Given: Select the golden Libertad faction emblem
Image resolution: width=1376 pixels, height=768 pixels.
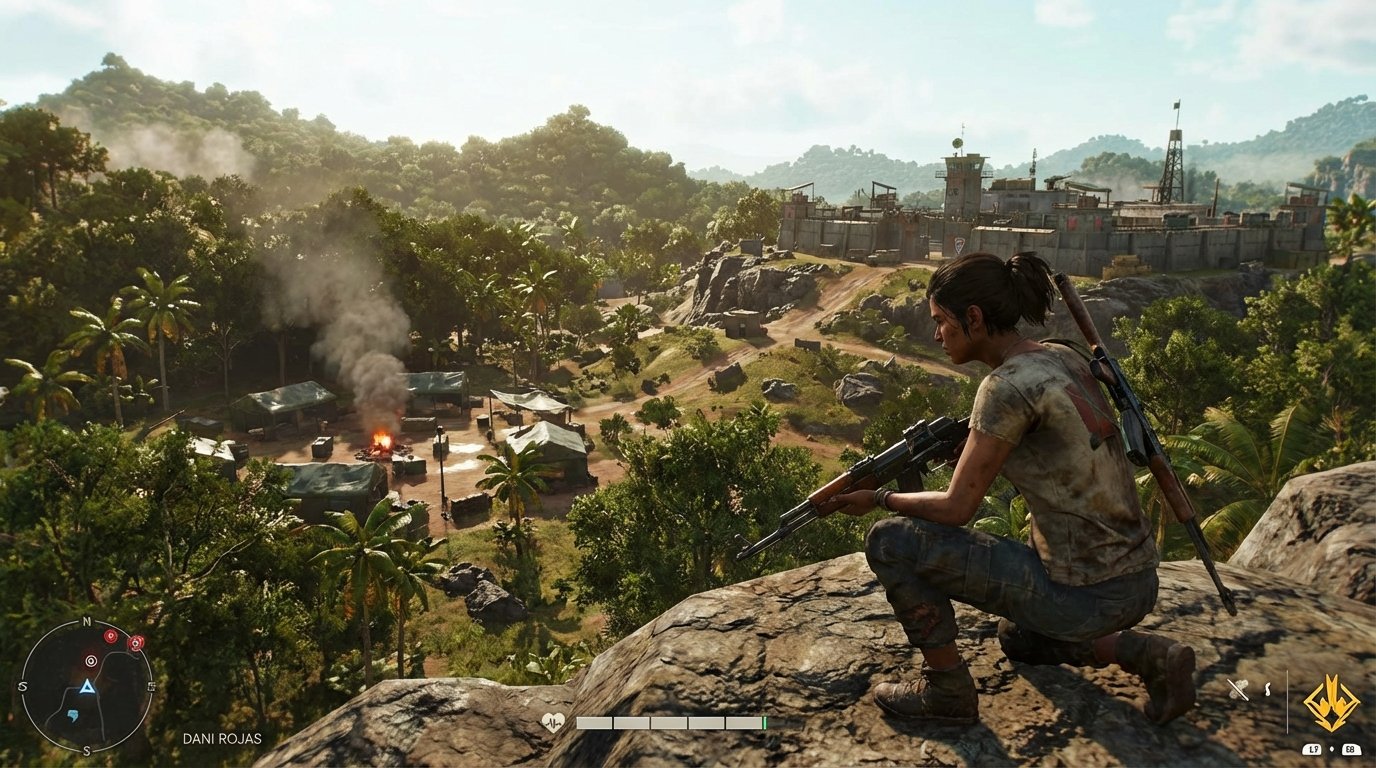Looking at the screenshot, I should [x=1330, y=704].
